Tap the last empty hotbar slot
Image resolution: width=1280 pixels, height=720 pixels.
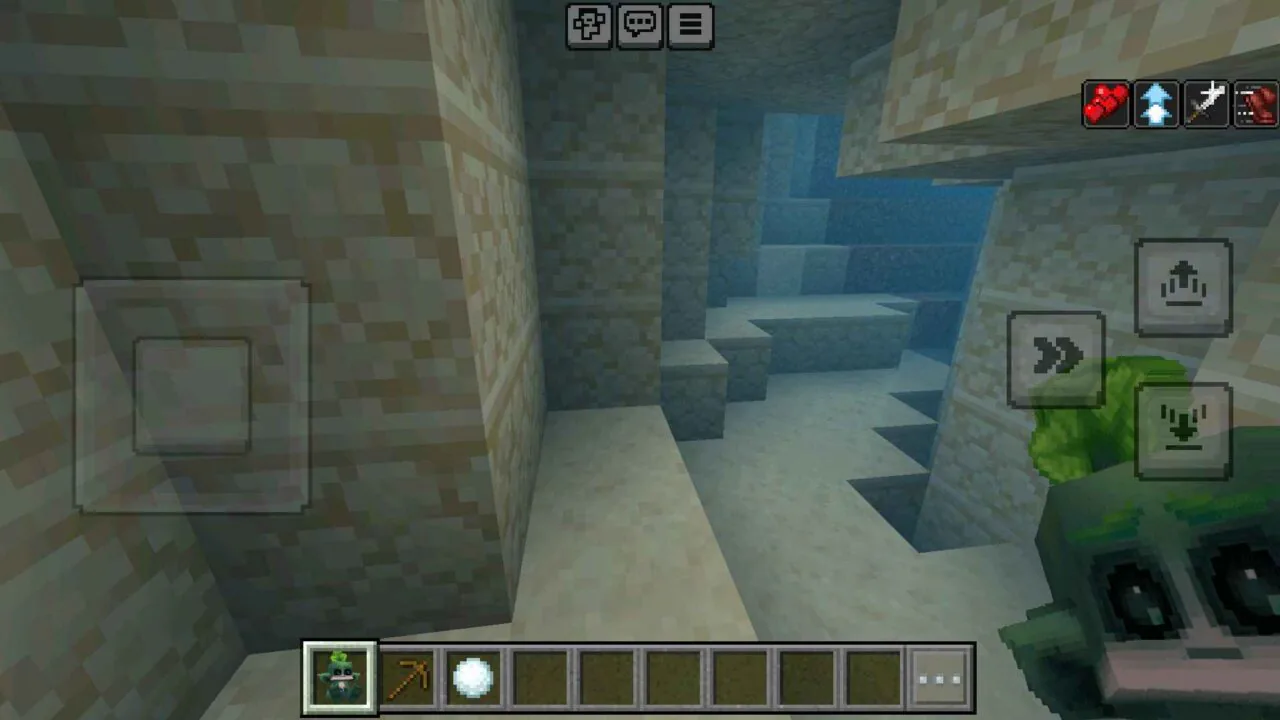(872, 678)
